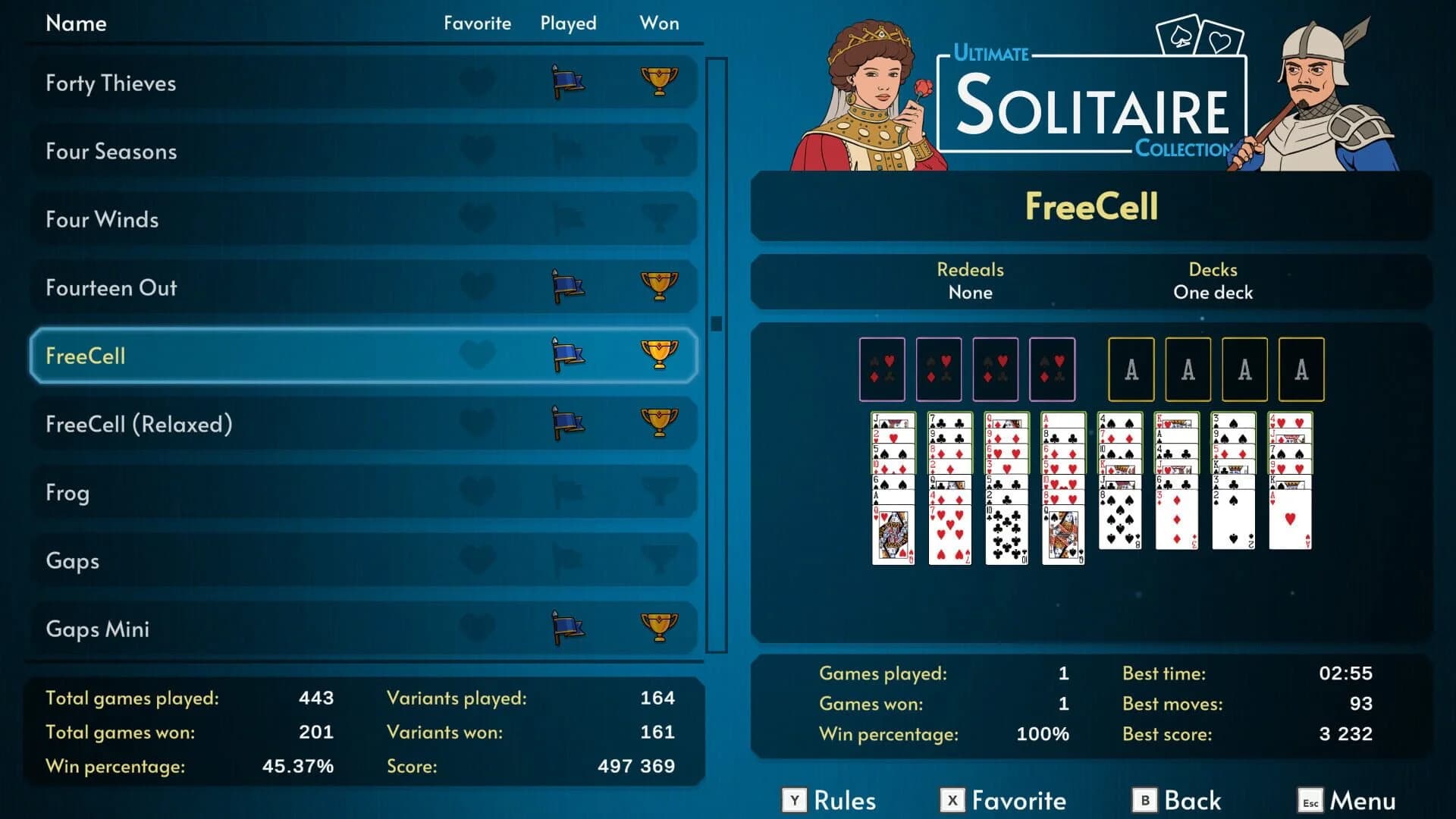
Task: Toggle the favorite heart on Four Winds
Action: pos(479,219)
